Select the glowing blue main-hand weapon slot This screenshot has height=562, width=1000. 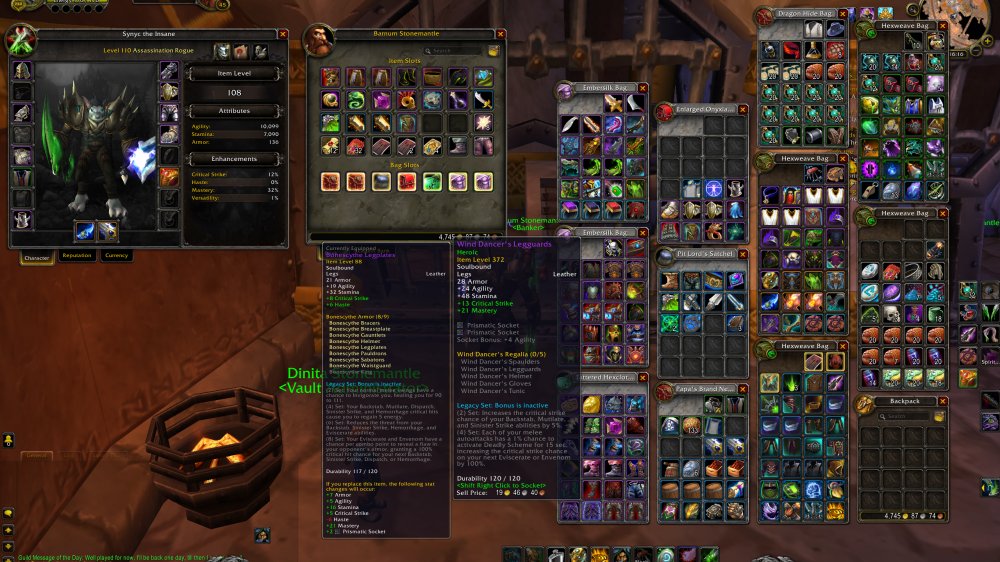(x=86, y=231)
